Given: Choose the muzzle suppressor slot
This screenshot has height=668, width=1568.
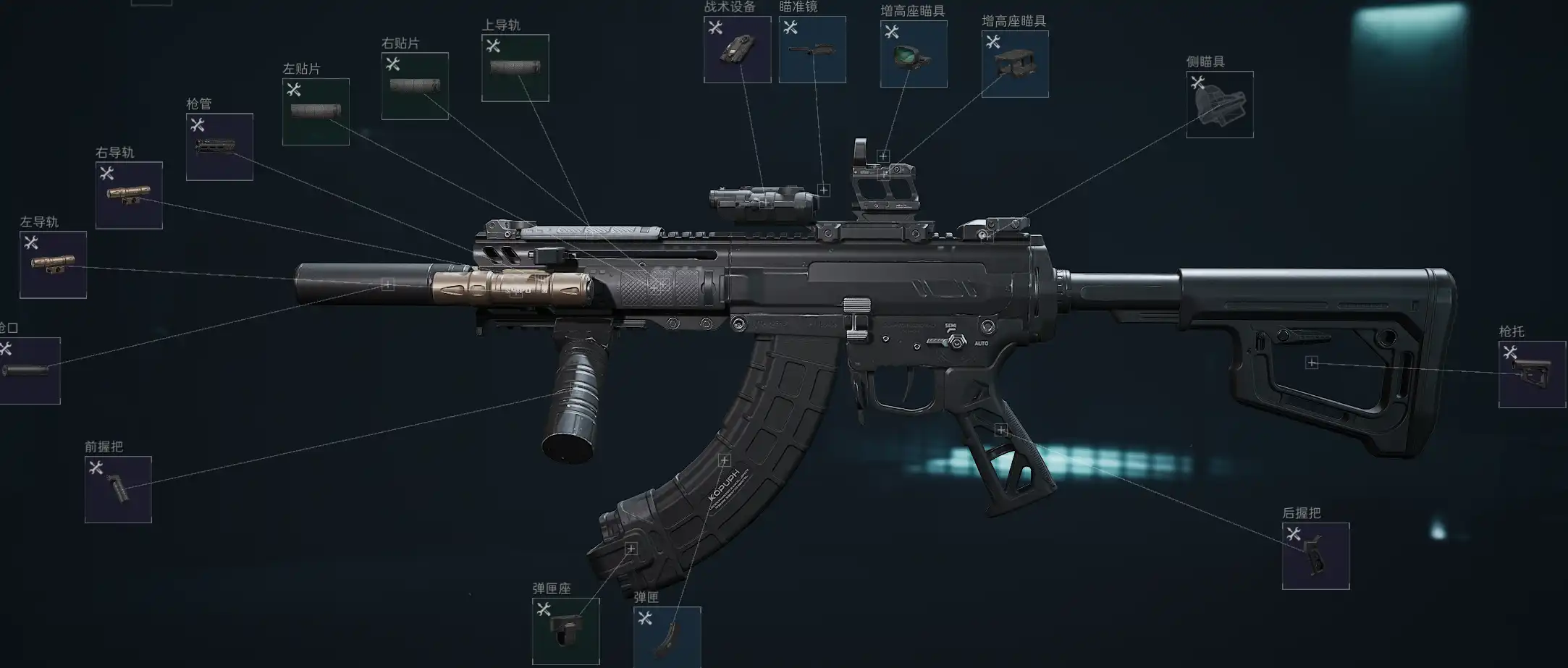Looking at the screenshot, I should click(x=29, y=371).
